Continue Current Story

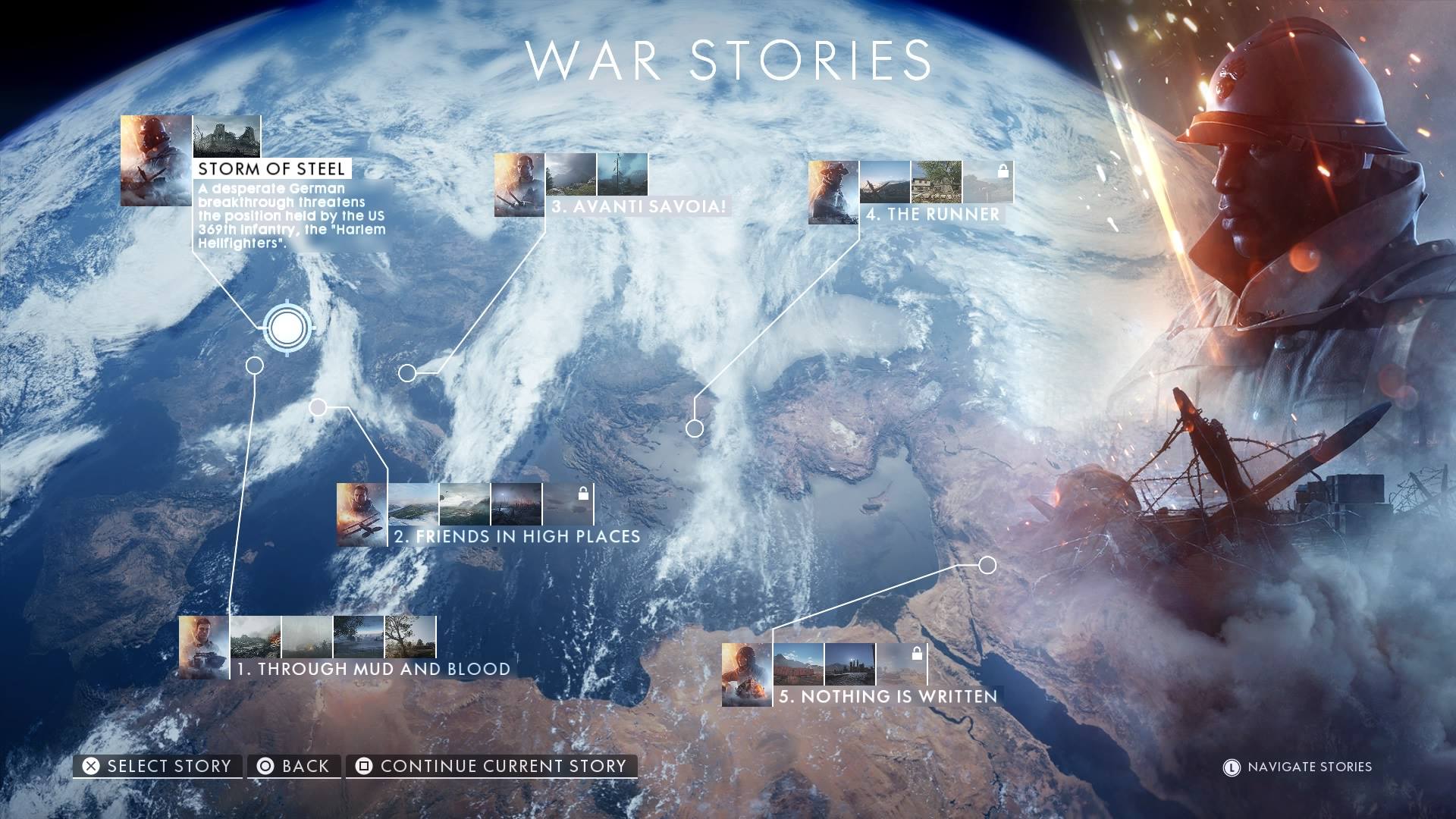(x=491, y=766)
